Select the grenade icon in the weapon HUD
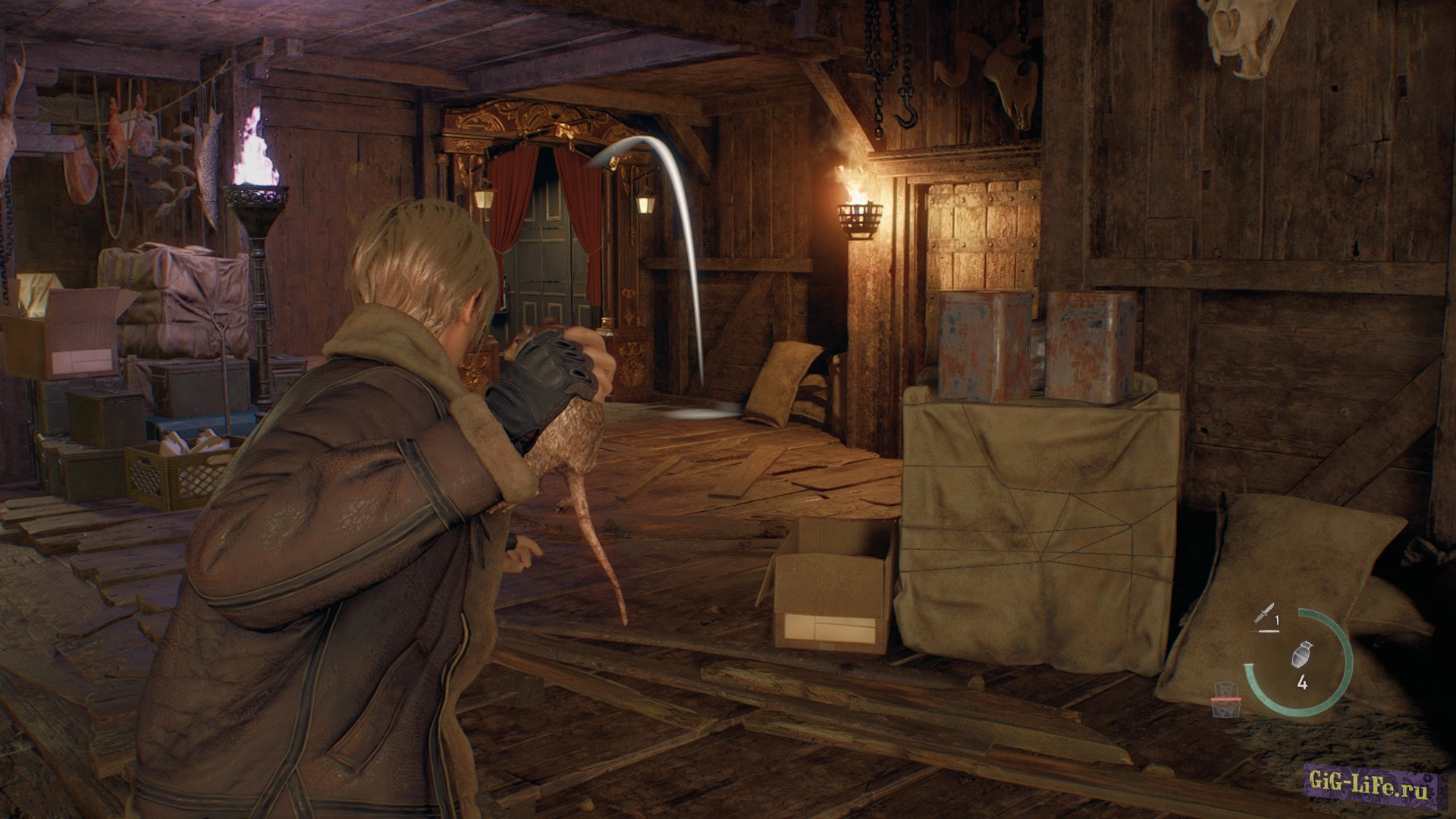The image size is (1456, 819). [1301, 654]
